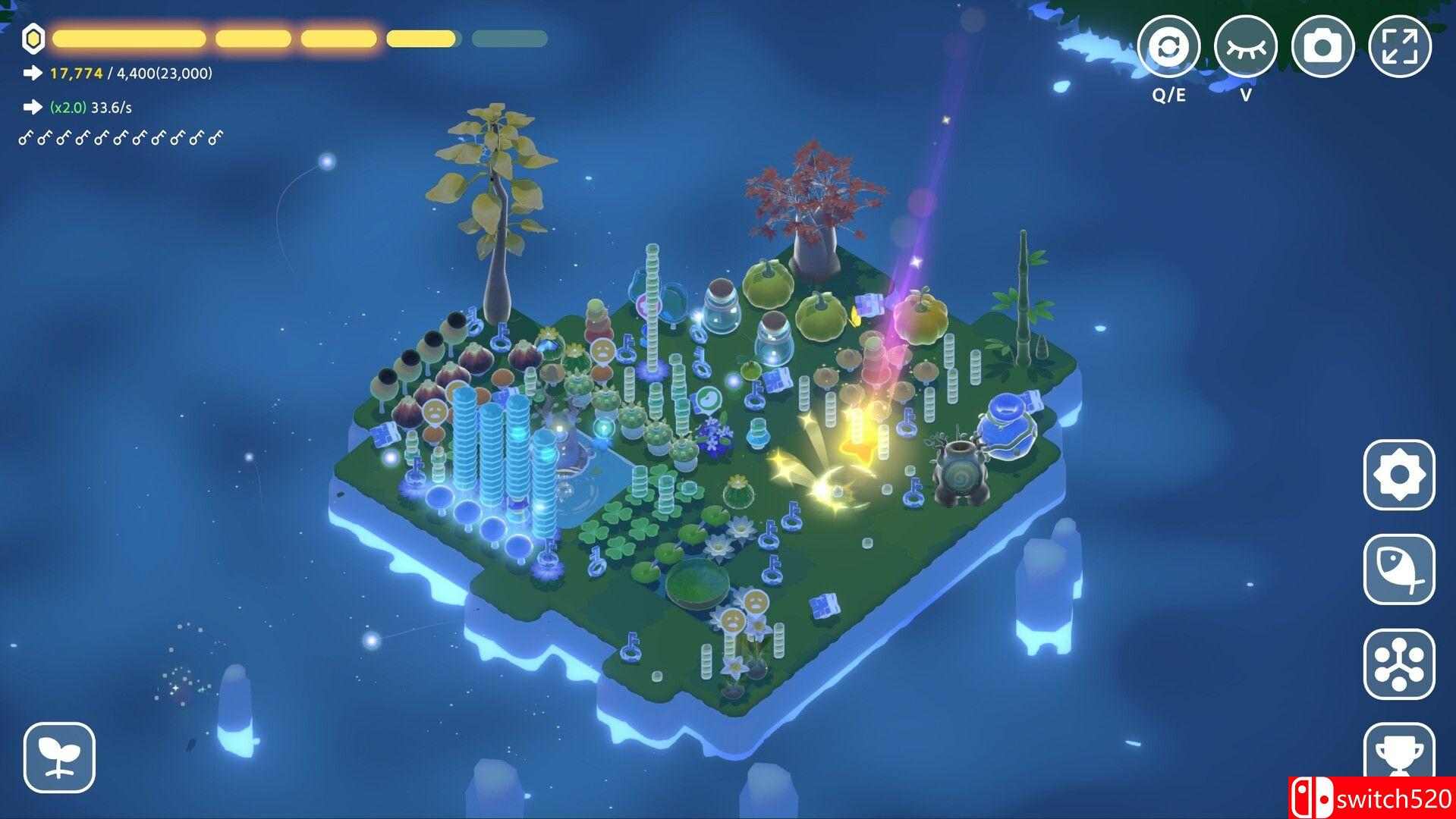Click the last key icon in the row

(x=217, y=136)
